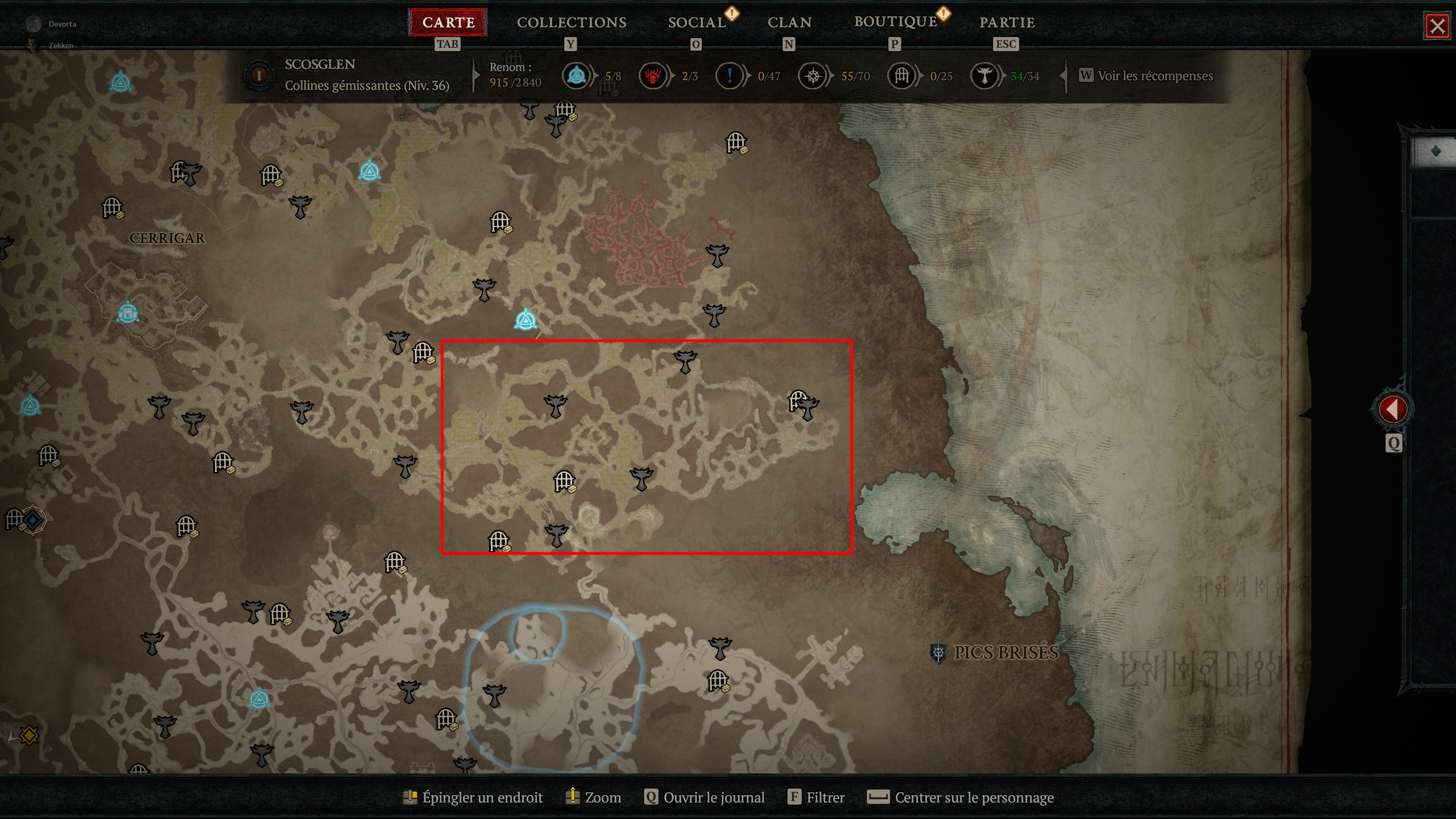1456x819 pixels.
Task: Open the SOCIAL menu
Action: point(698,23)
